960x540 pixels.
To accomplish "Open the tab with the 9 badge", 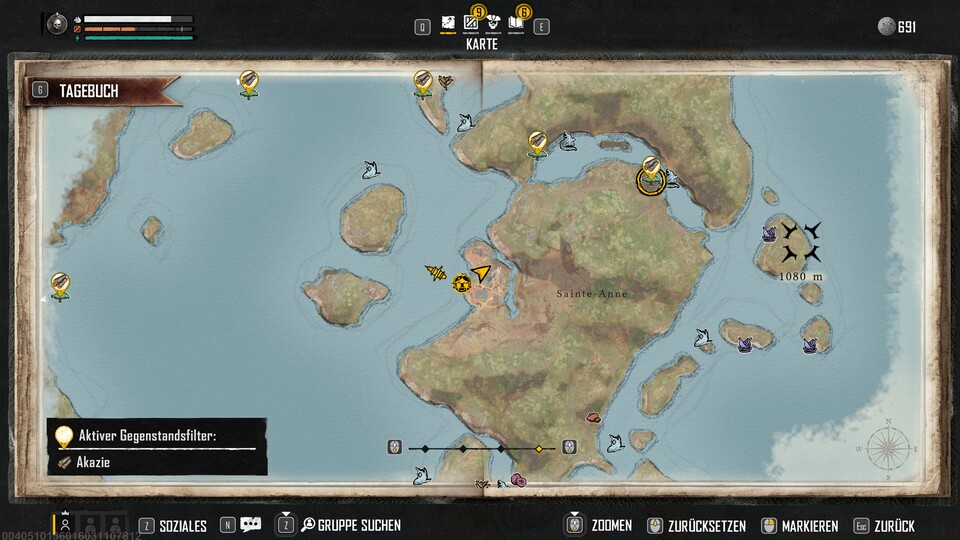I will pos(471,22).
